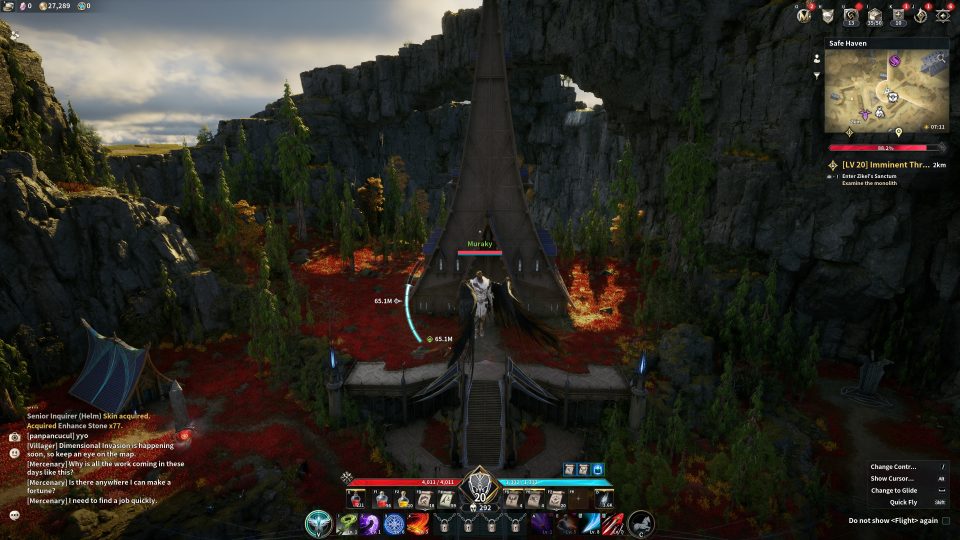Use the first red health potion slot
This screenshot has width=960, height=540.
coord(355,499)
